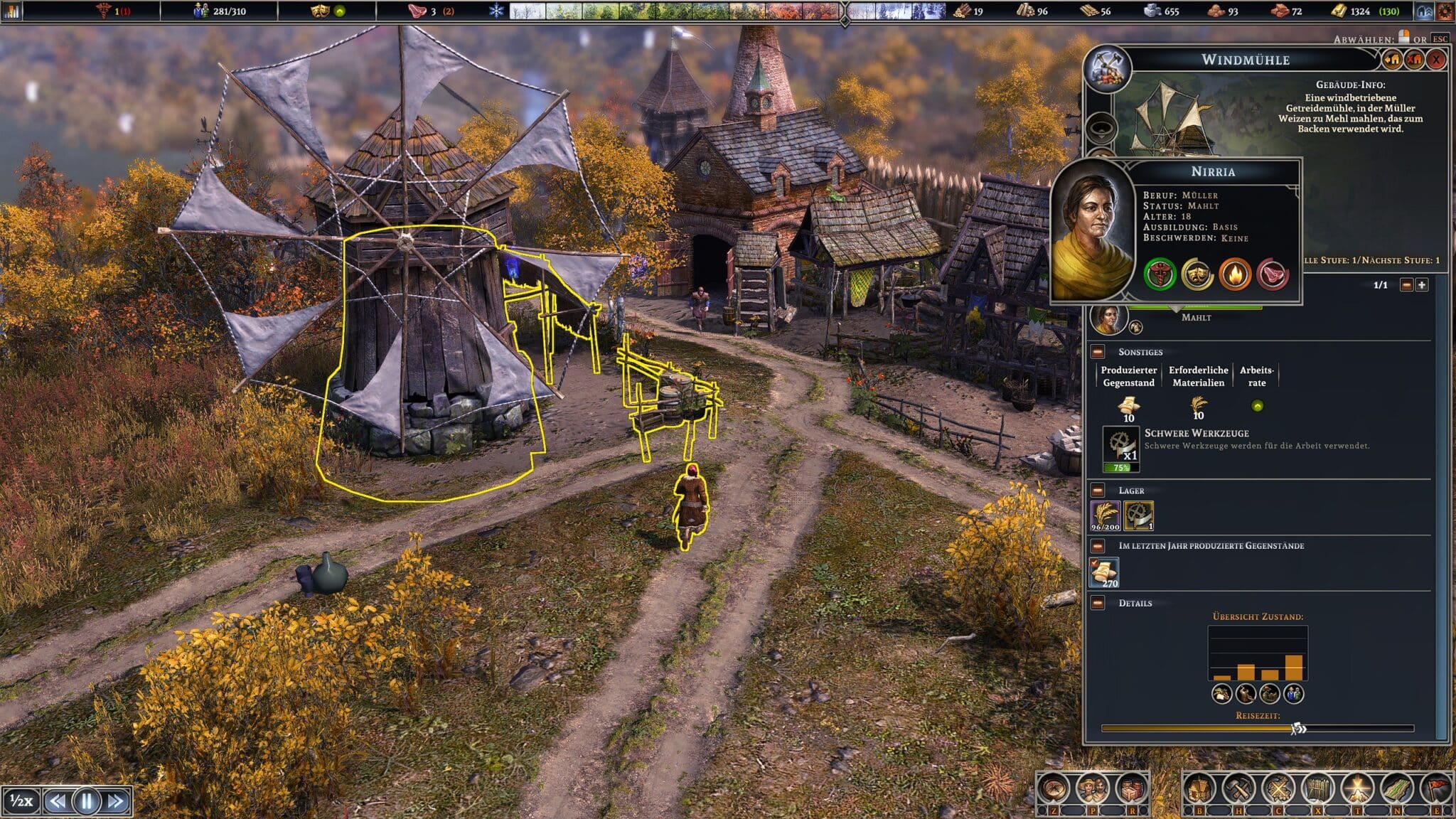
Task: Speed up the game with fast-forward arrows
Action: (x=116, y=801)
